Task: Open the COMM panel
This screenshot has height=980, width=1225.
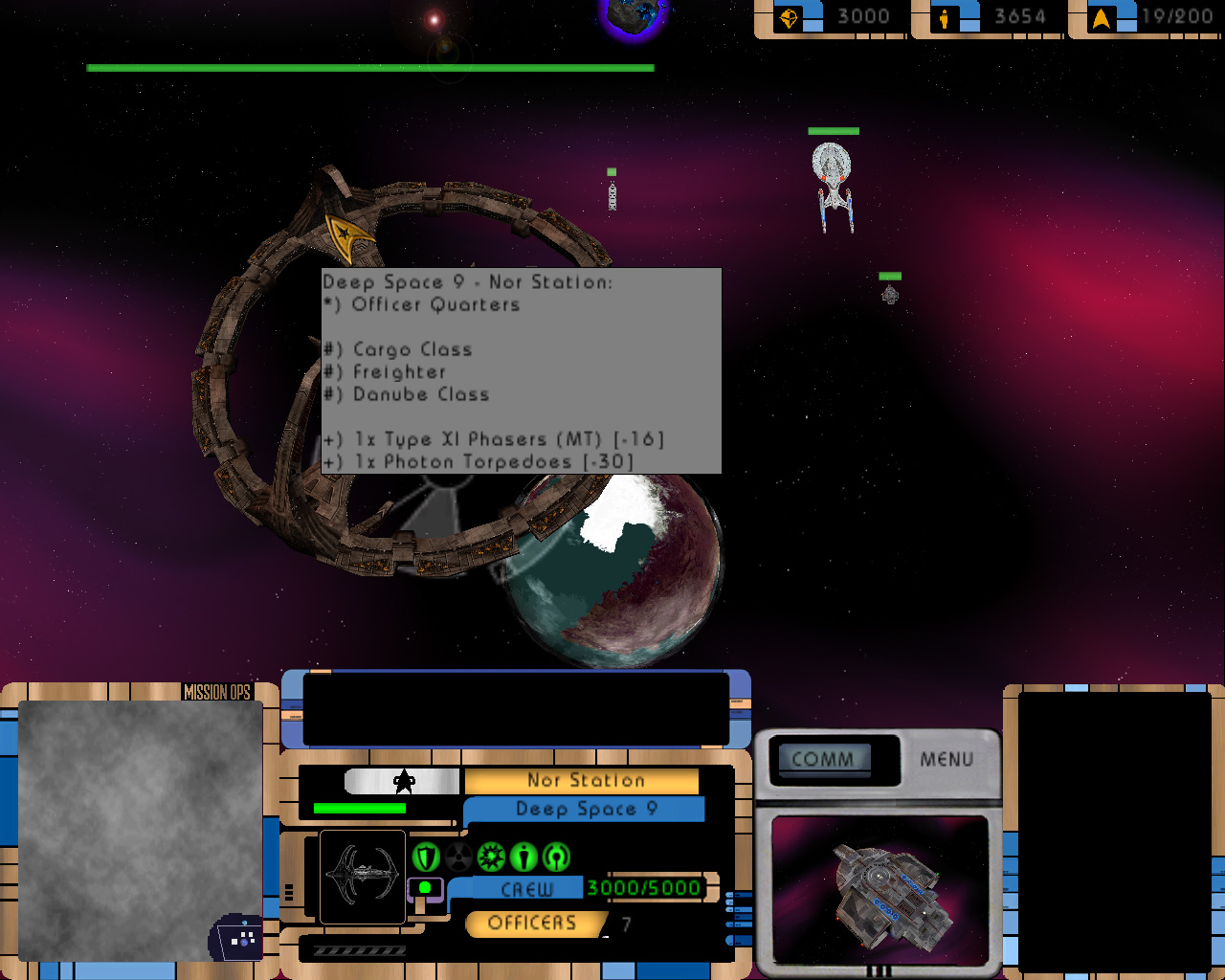Action: (x=823, y=759)
